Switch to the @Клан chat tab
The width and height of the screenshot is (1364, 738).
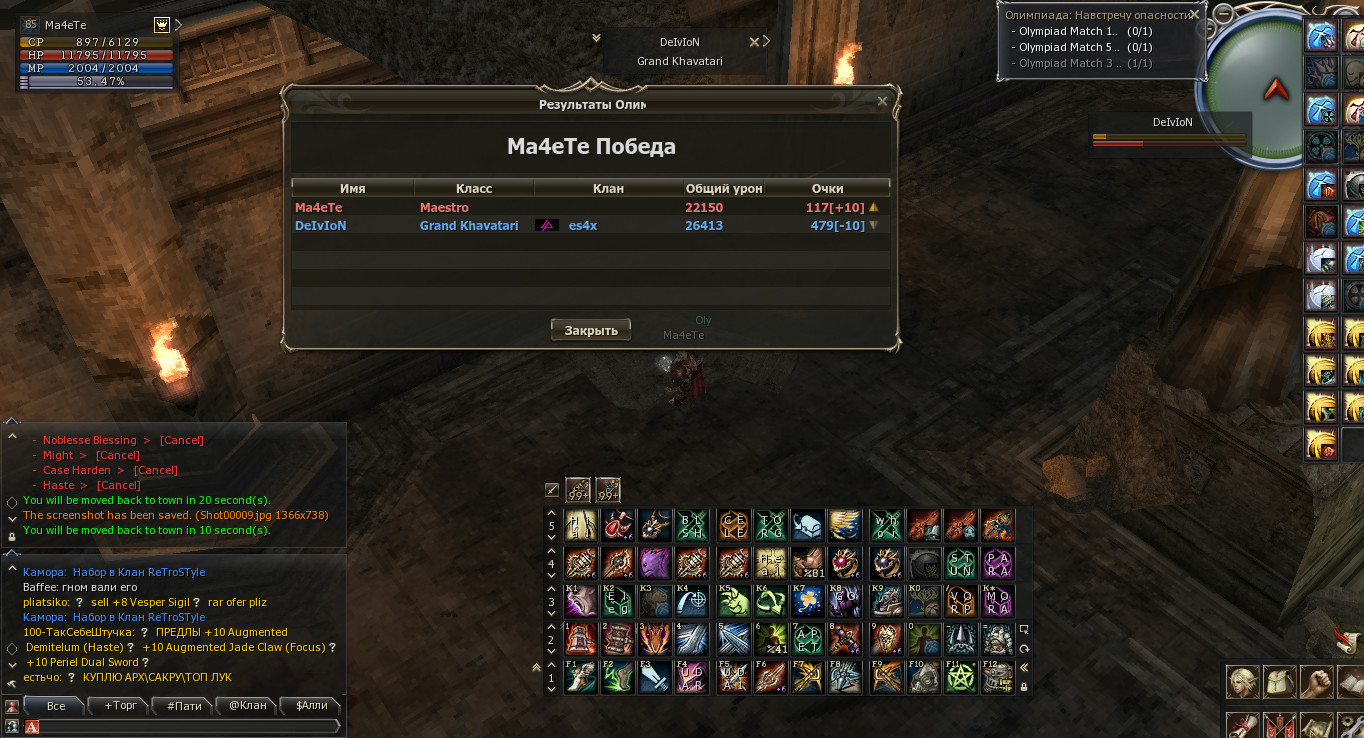(248, 705)
